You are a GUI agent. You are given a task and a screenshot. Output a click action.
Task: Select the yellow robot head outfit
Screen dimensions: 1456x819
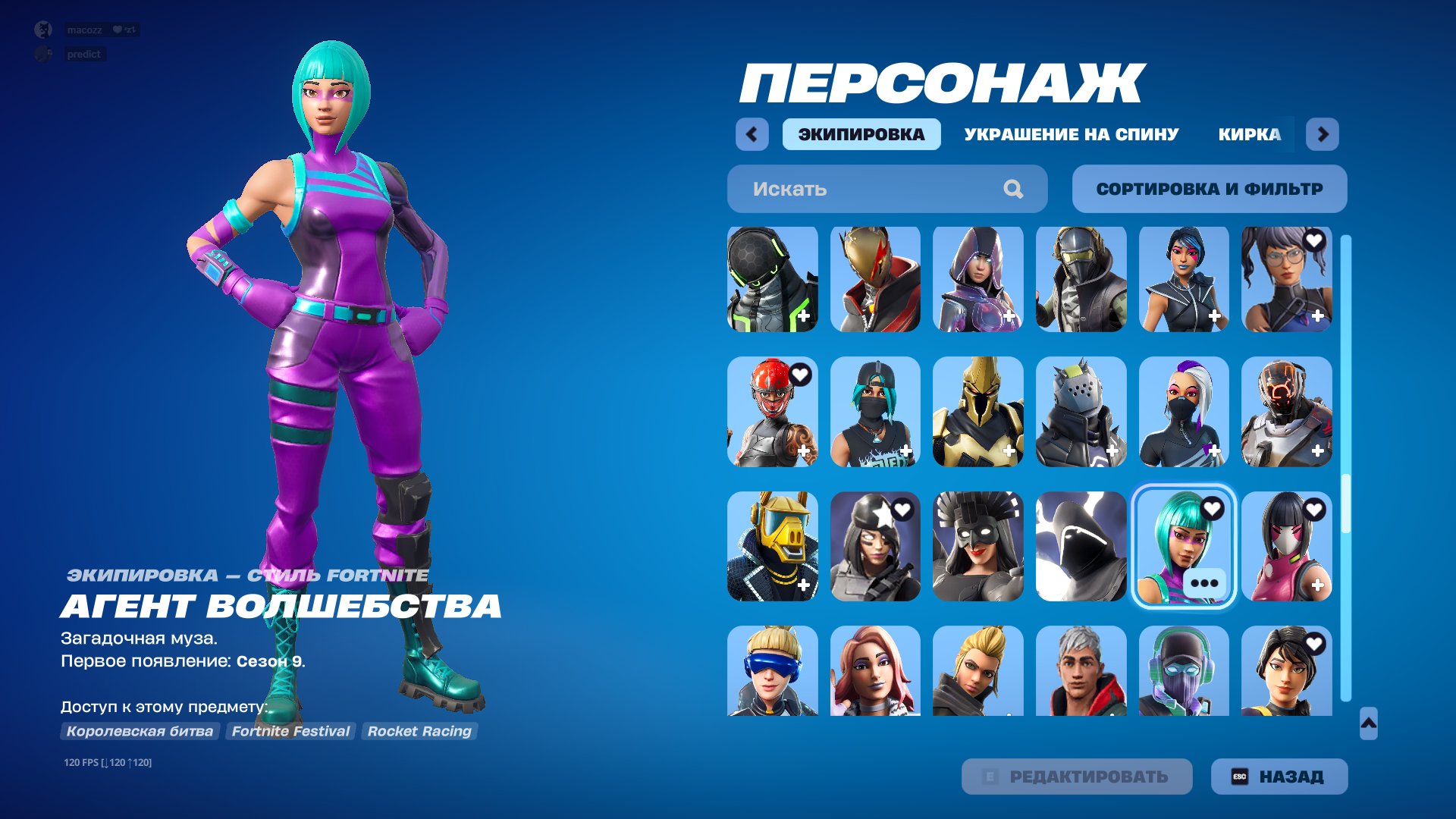tap(771, 546)
